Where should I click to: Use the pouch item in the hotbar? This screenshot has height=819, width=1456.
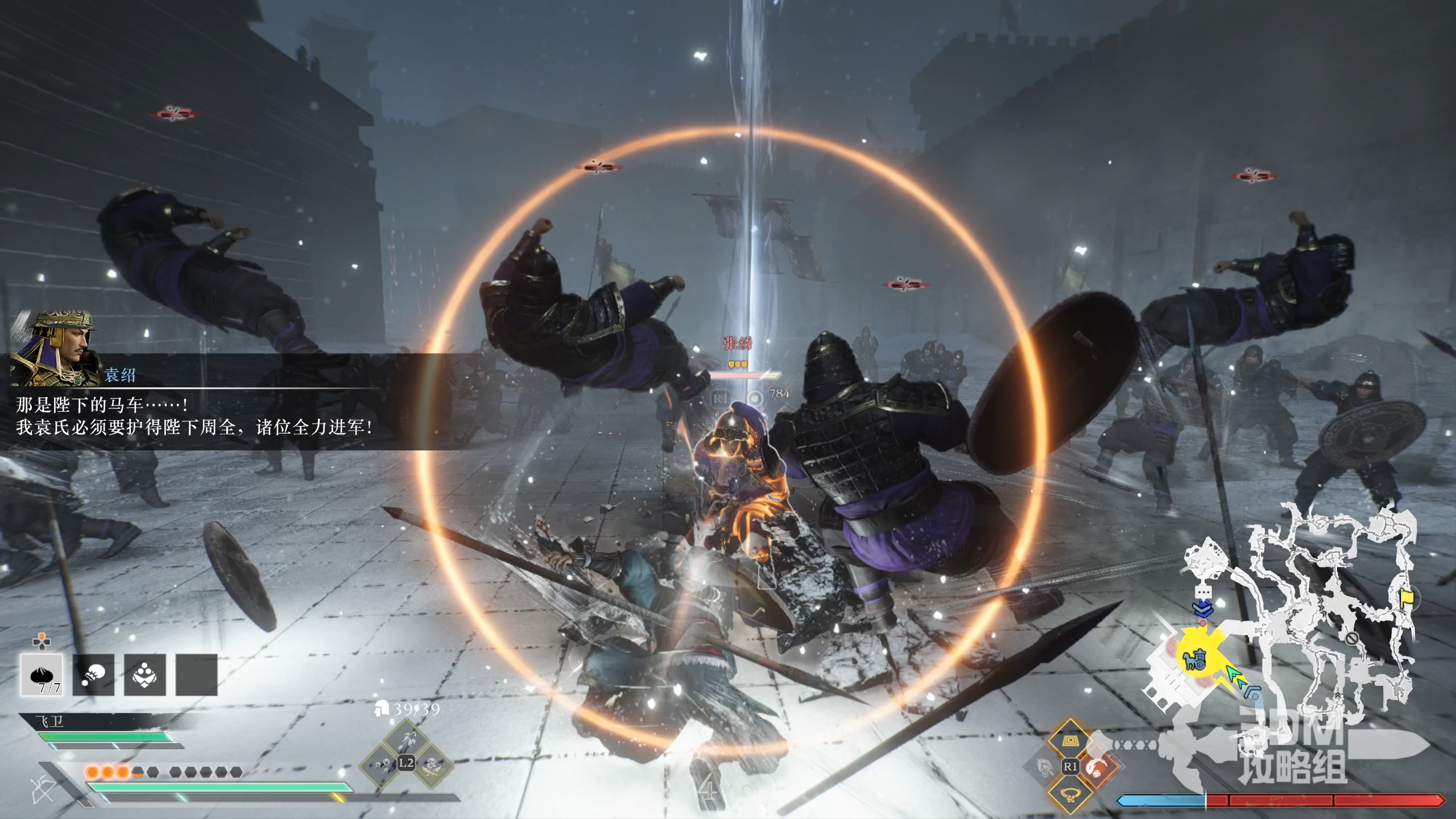pos(93,675)
